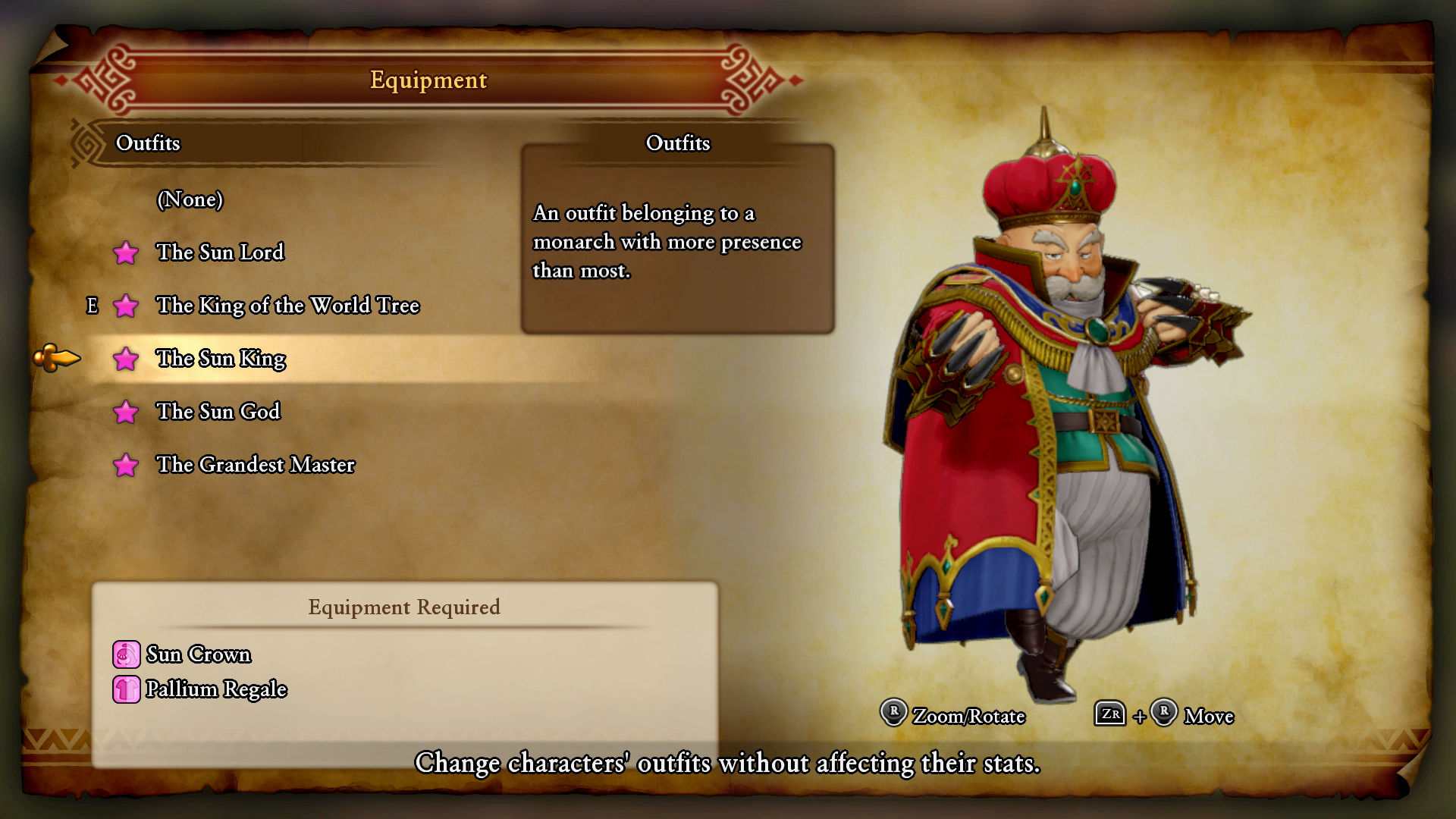Click the star icon beside The Sun King
This screenshot has height=819, width=1456.
click(x=126, y=359)
